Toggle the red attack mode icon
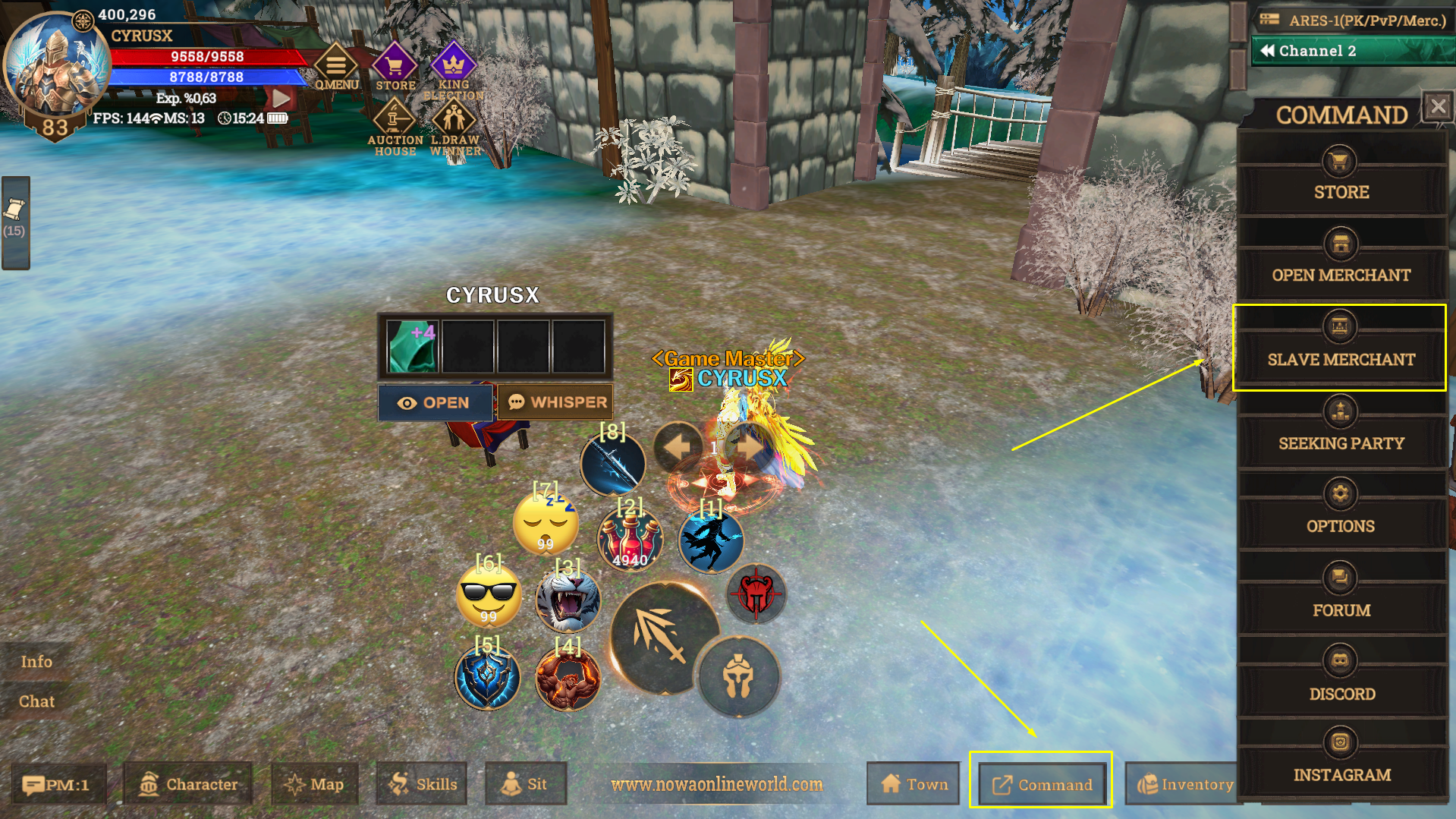The height and width of the screenshot is (819, 1456). [x=754, y=594]
